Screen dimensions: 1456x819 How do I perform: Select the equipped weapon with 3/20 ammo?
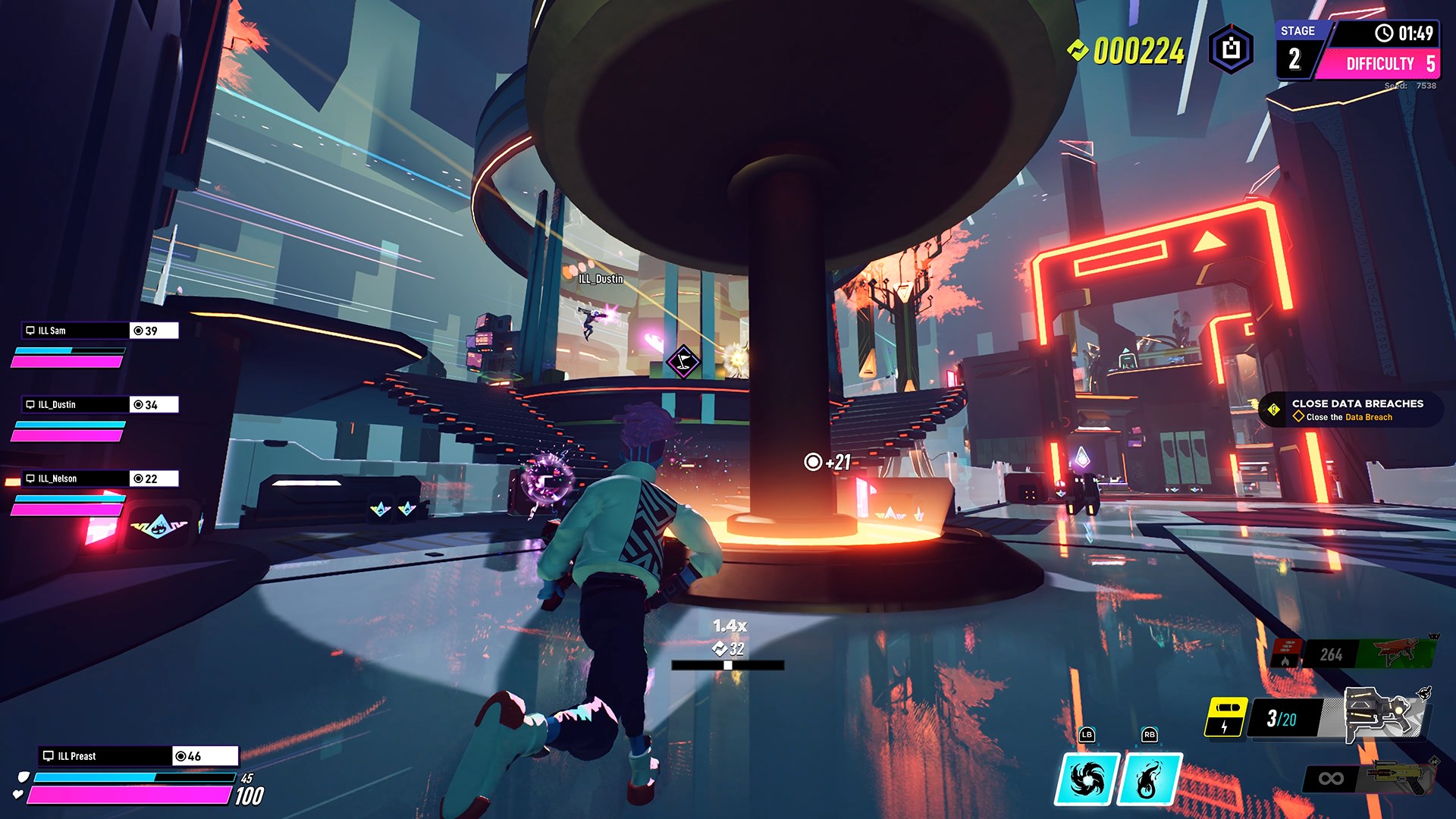pos(1383,714)
